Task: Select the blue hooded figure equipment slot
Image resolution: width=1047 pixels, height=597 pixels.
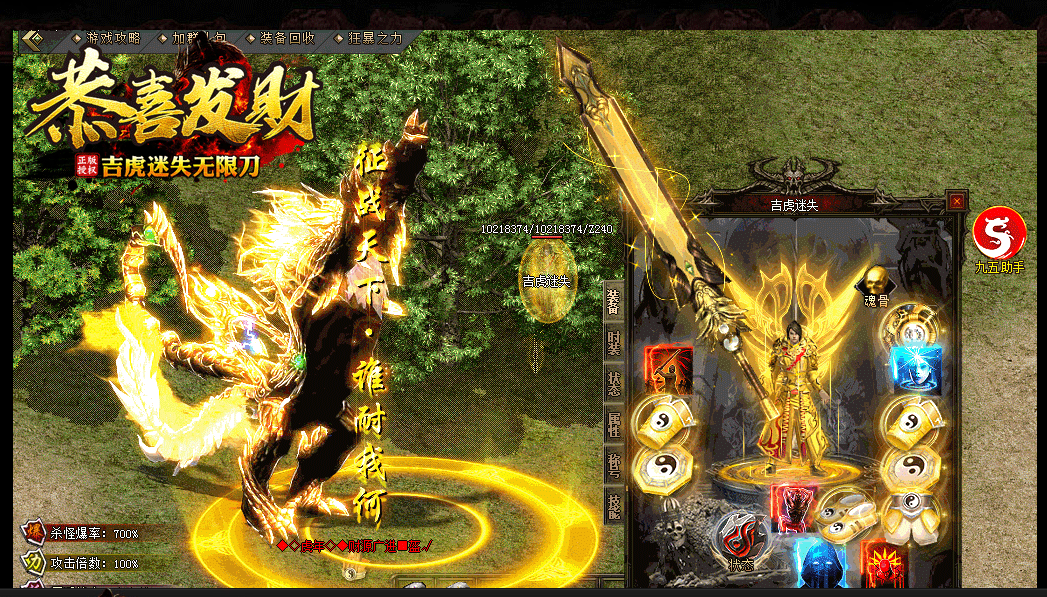Action: [820, 565]
